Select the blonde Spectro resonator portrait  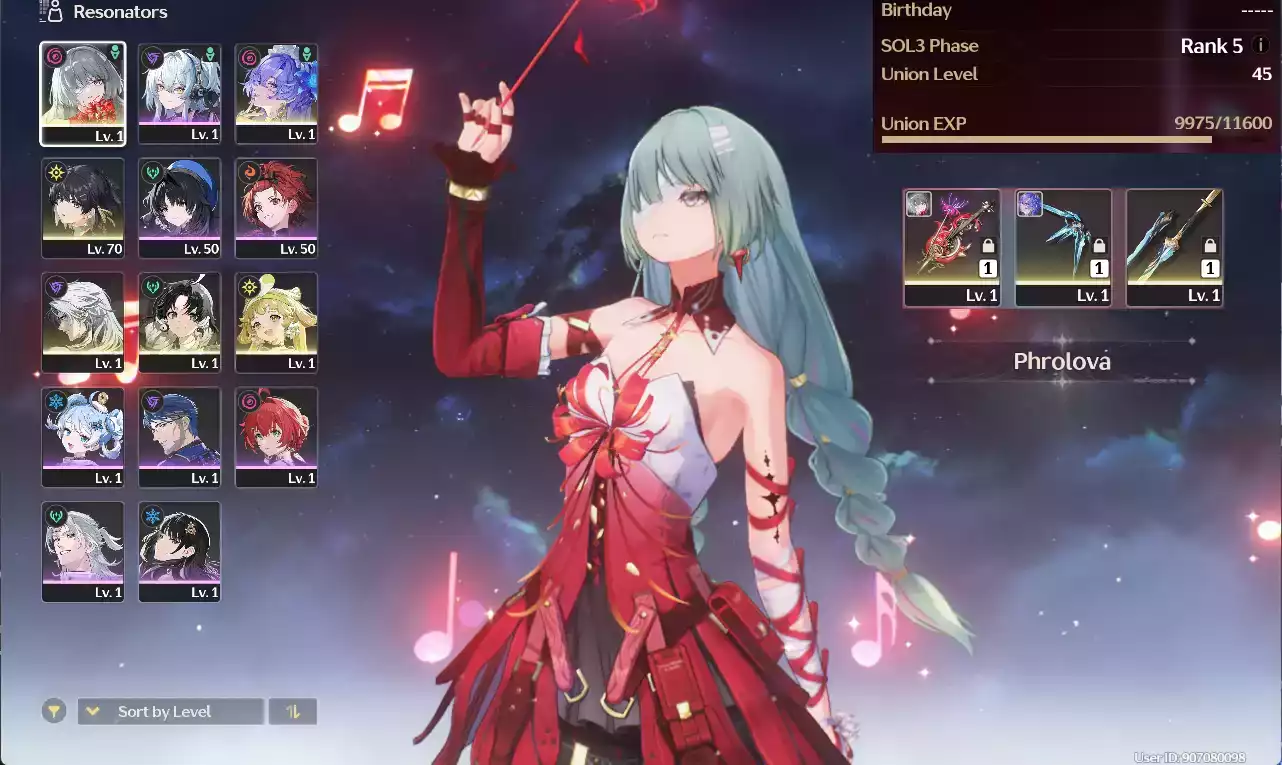coord(276,322)
